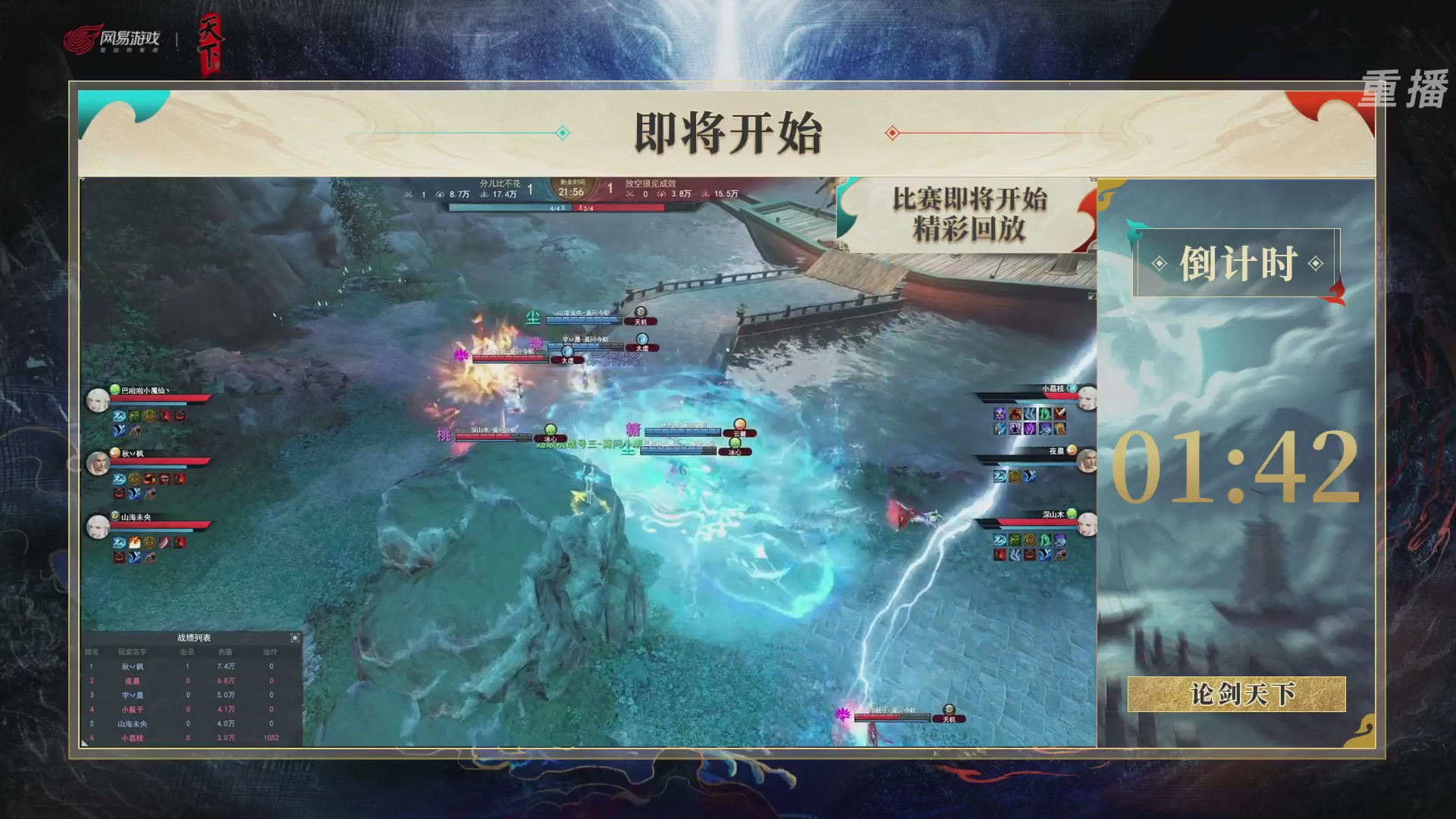Image resolution: width=1456 pixels, height=819 pixels.
Task: Click 小荔枝's class icon beside her name
Action: click(x=1072, y=388)
